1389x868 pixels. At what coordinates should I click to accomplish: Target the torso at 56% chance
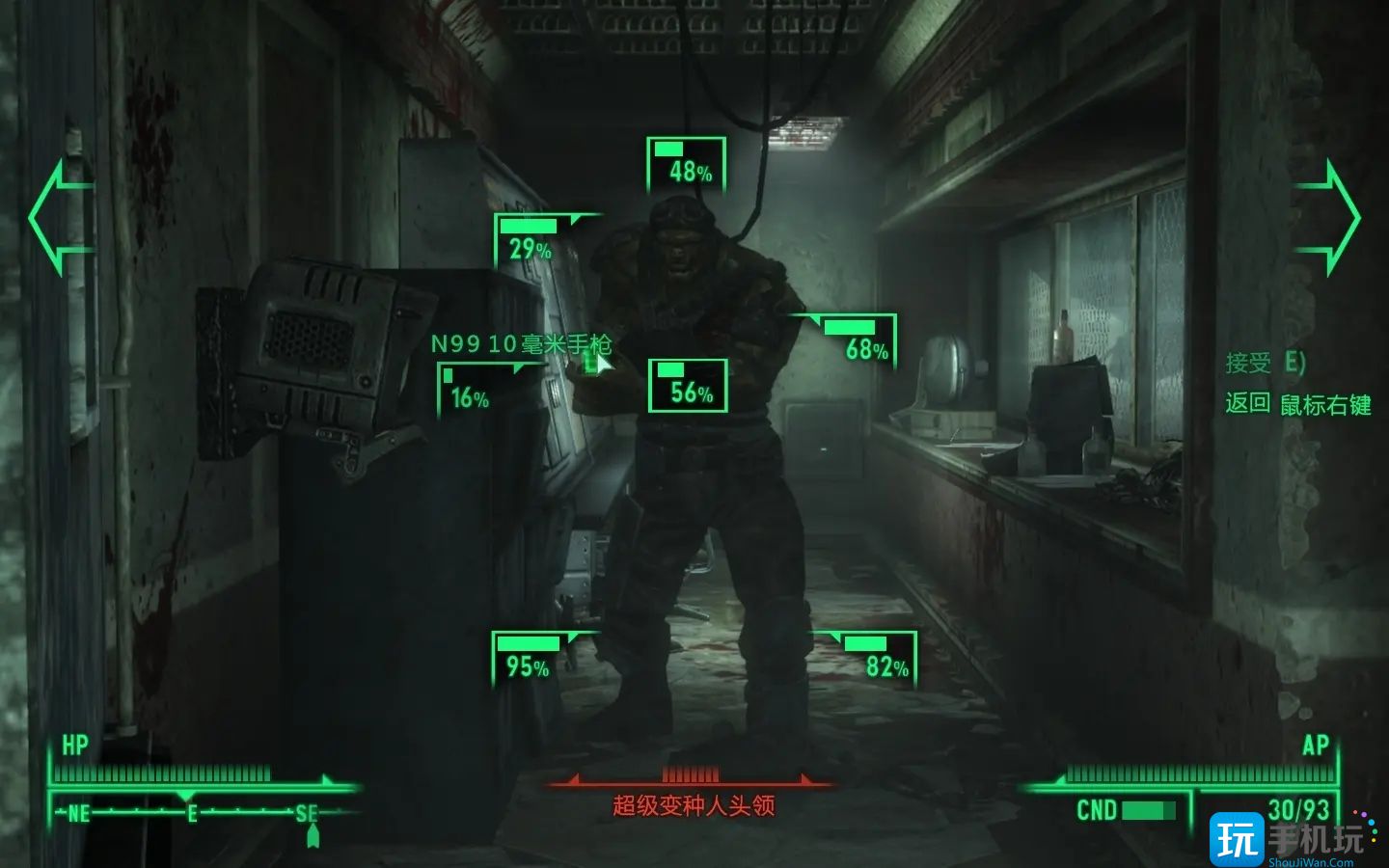point(688,385)
